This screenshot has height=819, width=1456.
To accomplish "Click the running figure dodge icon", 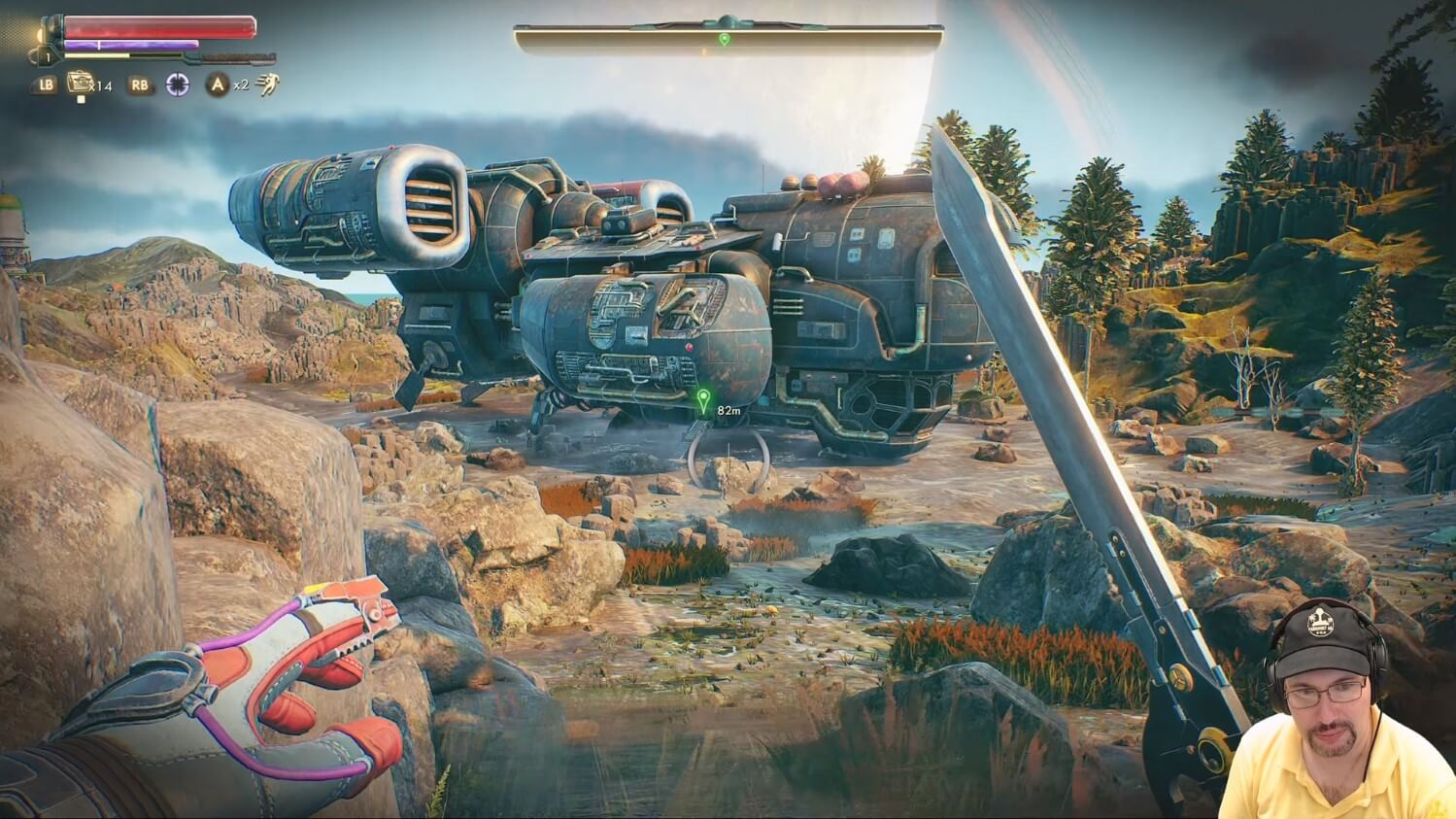I will [268, 85].
